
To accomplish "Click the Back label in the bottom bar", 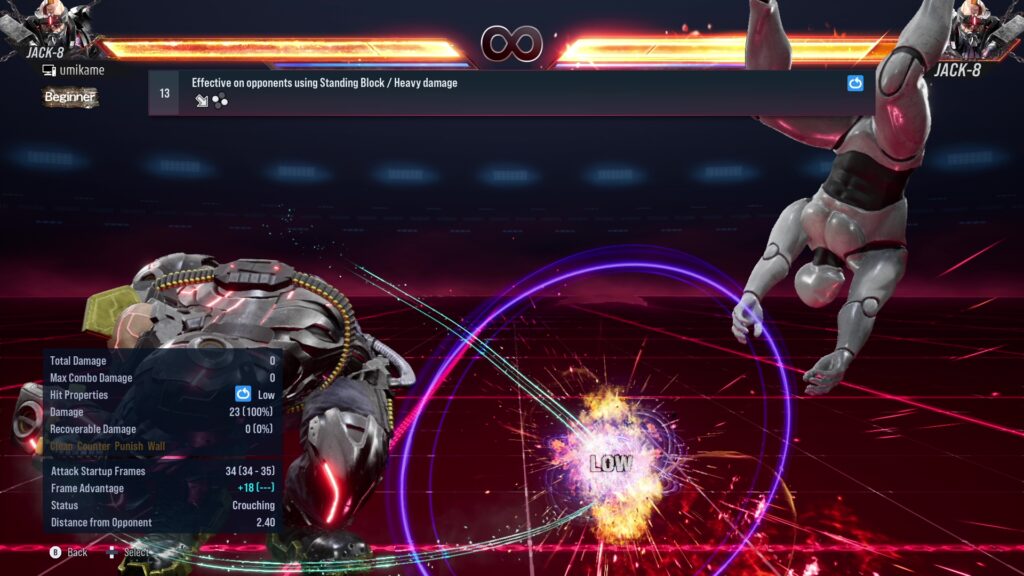I will click(x=77, y=552).
